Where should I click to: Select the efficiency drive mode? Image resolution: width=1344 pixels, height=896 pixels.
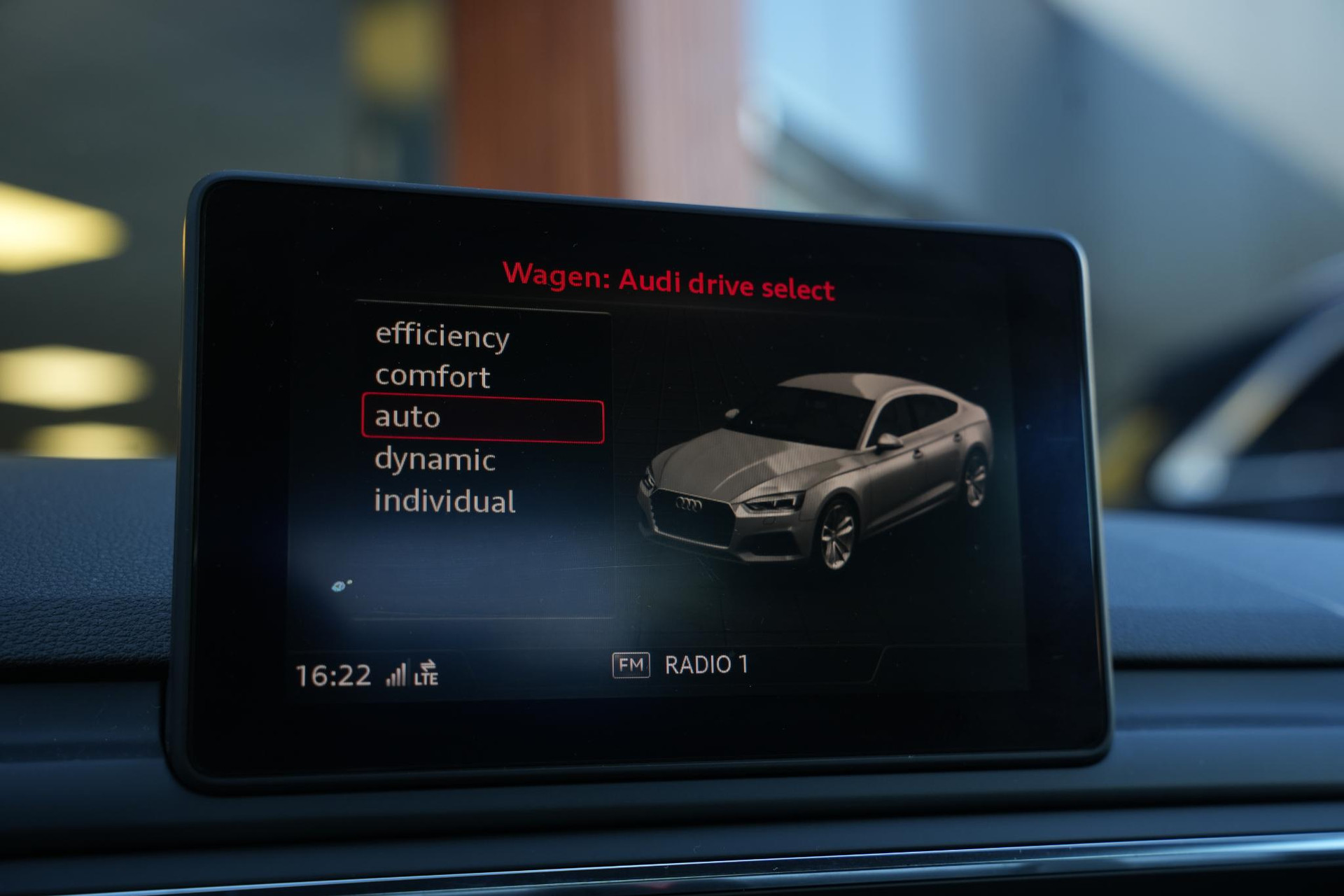(x=442, y=337)
